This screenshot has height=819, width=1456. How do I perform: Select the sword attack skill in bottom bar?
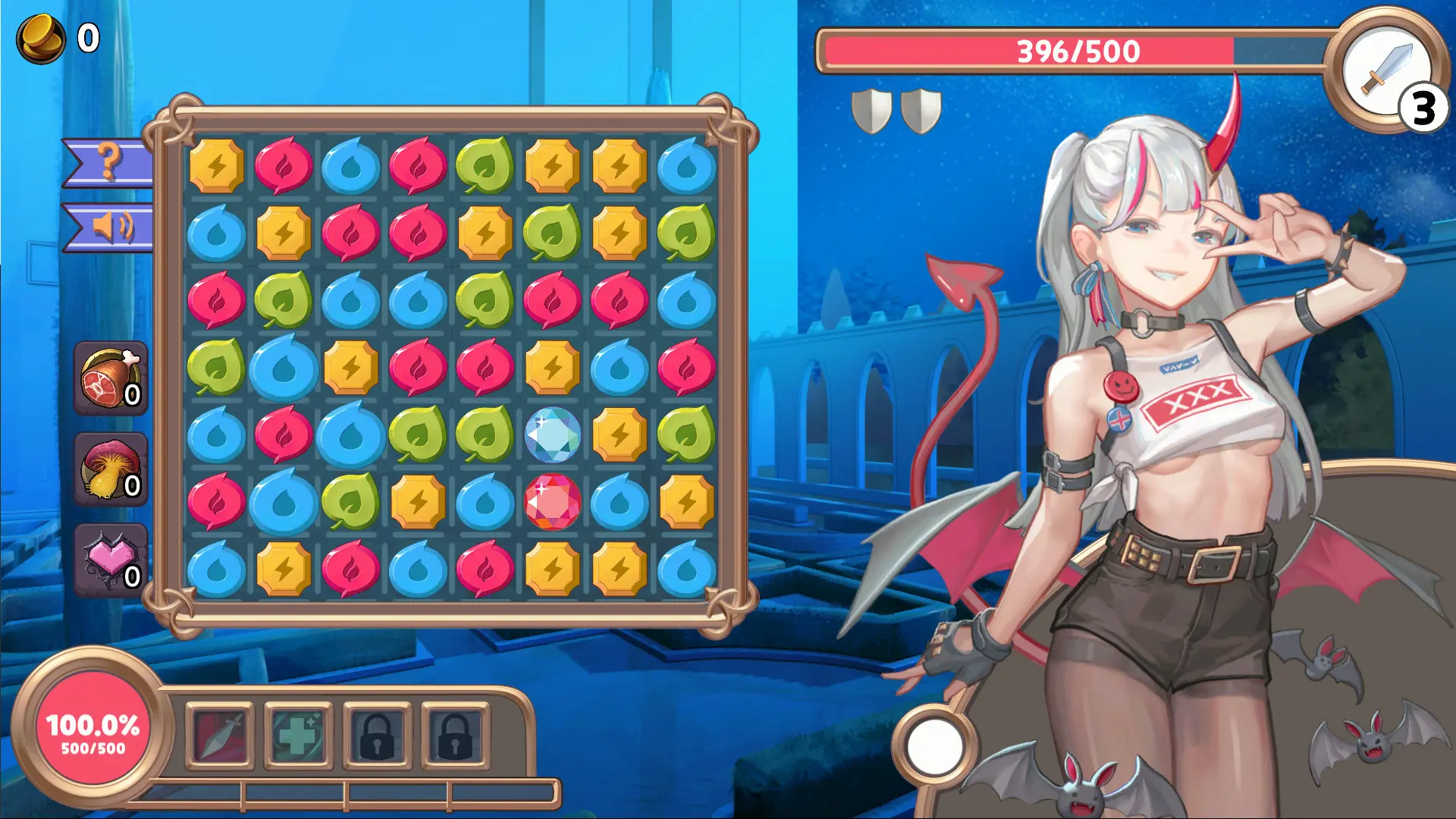coord(220,733)
